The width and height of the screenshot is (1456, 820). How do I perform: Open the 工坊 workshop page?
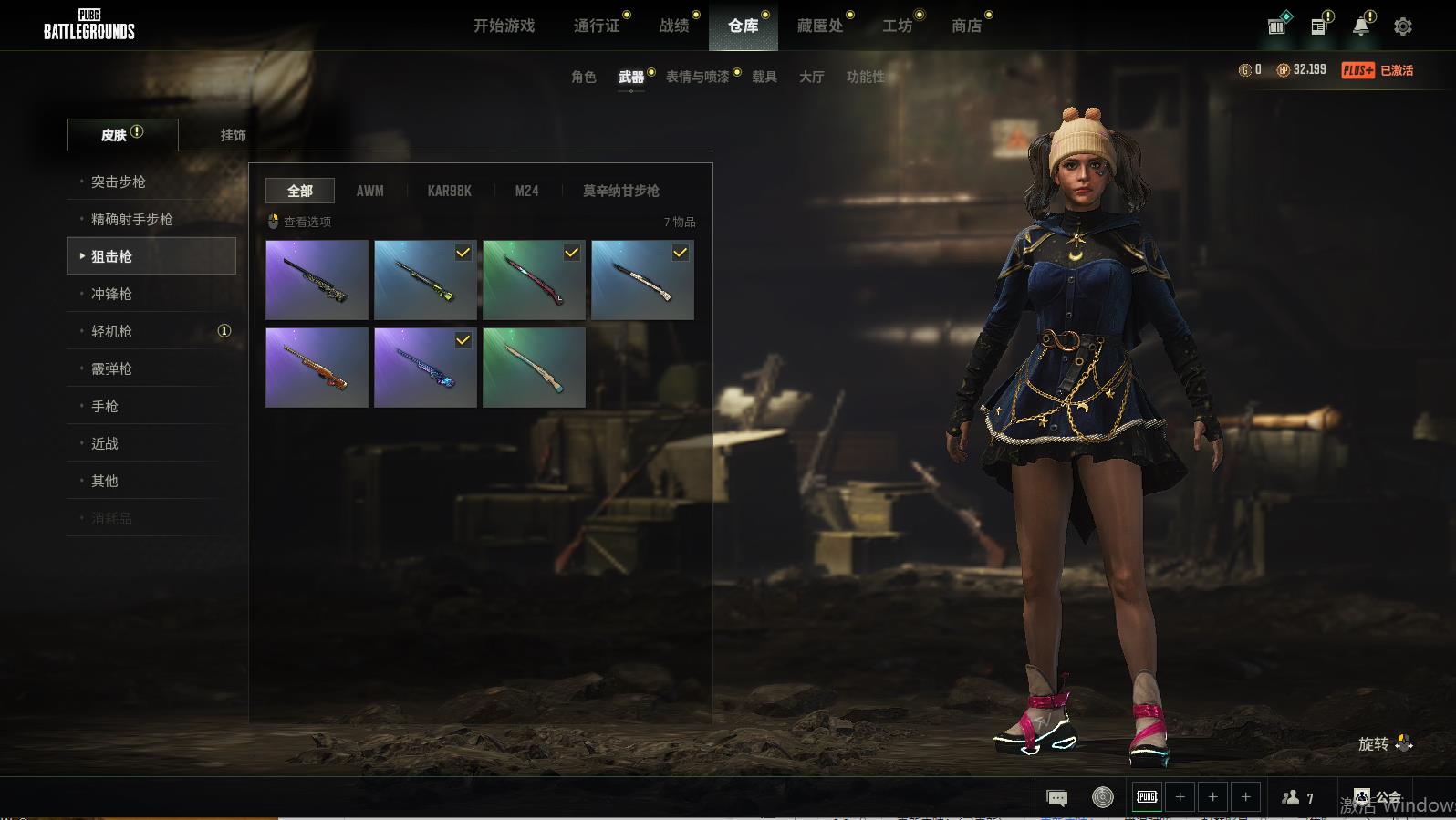(x=897, y=26)
